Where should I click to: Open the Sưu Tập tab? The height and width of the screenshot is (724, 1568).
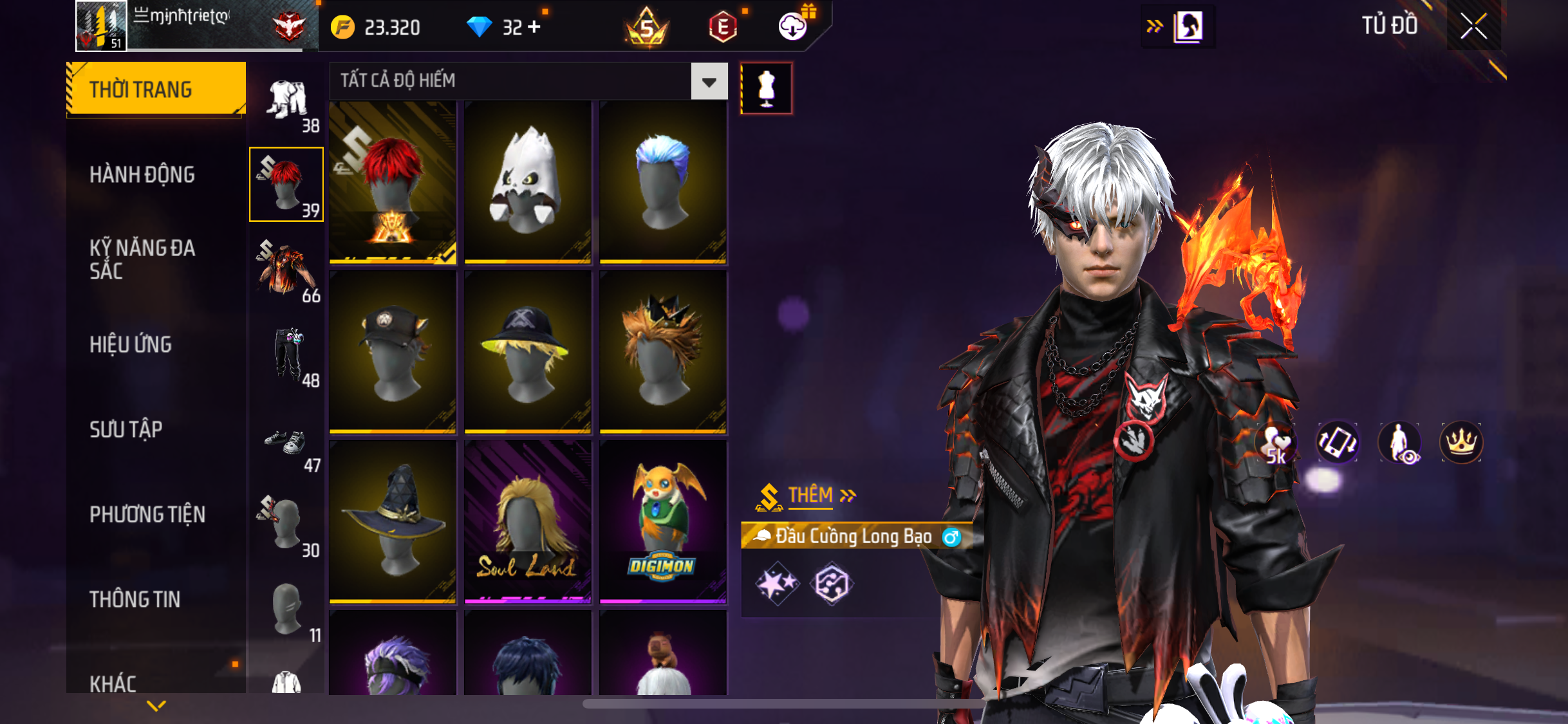[126, 429]
